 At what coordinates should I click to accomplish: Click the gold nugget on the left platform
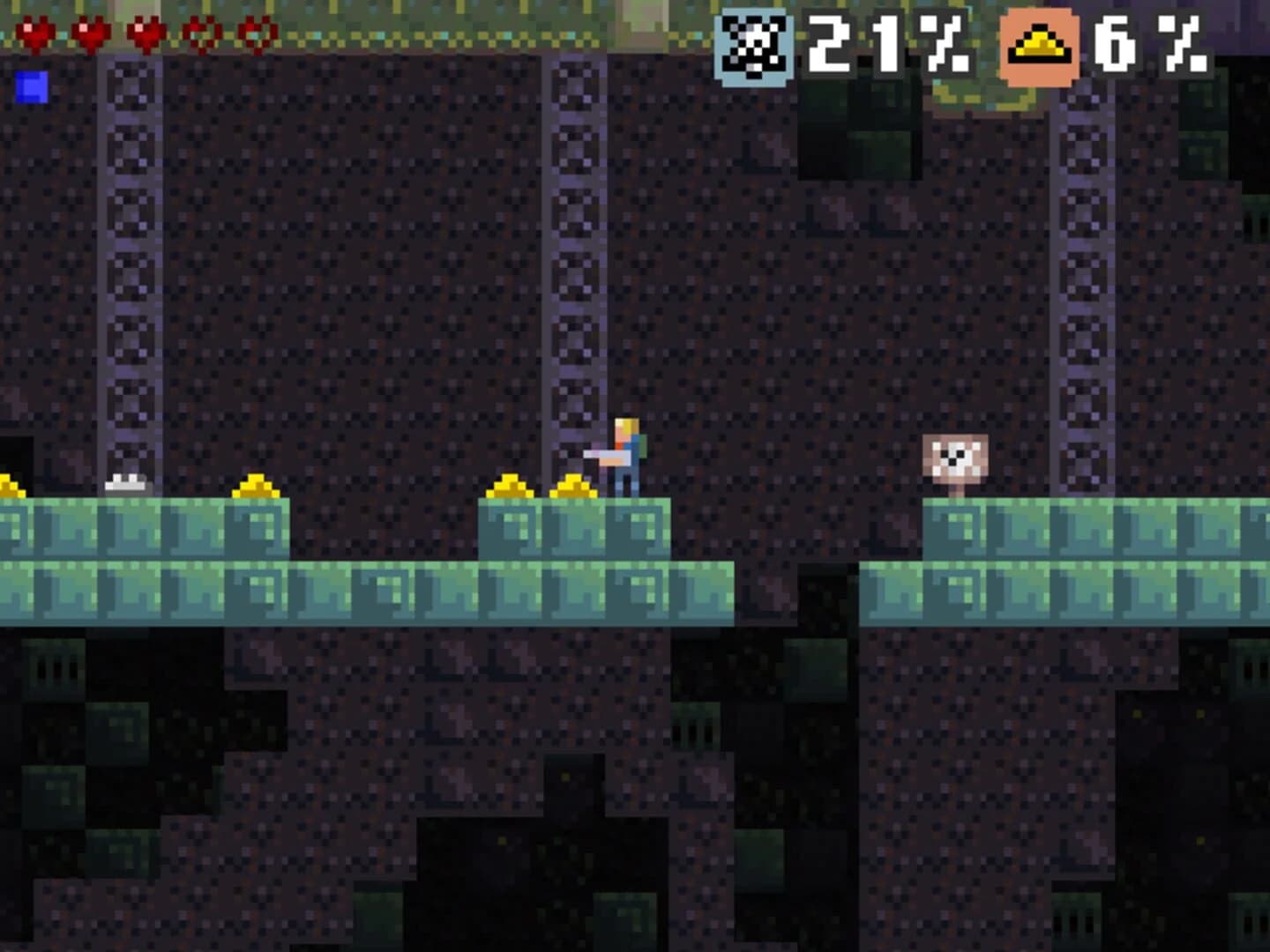[257, 486]
